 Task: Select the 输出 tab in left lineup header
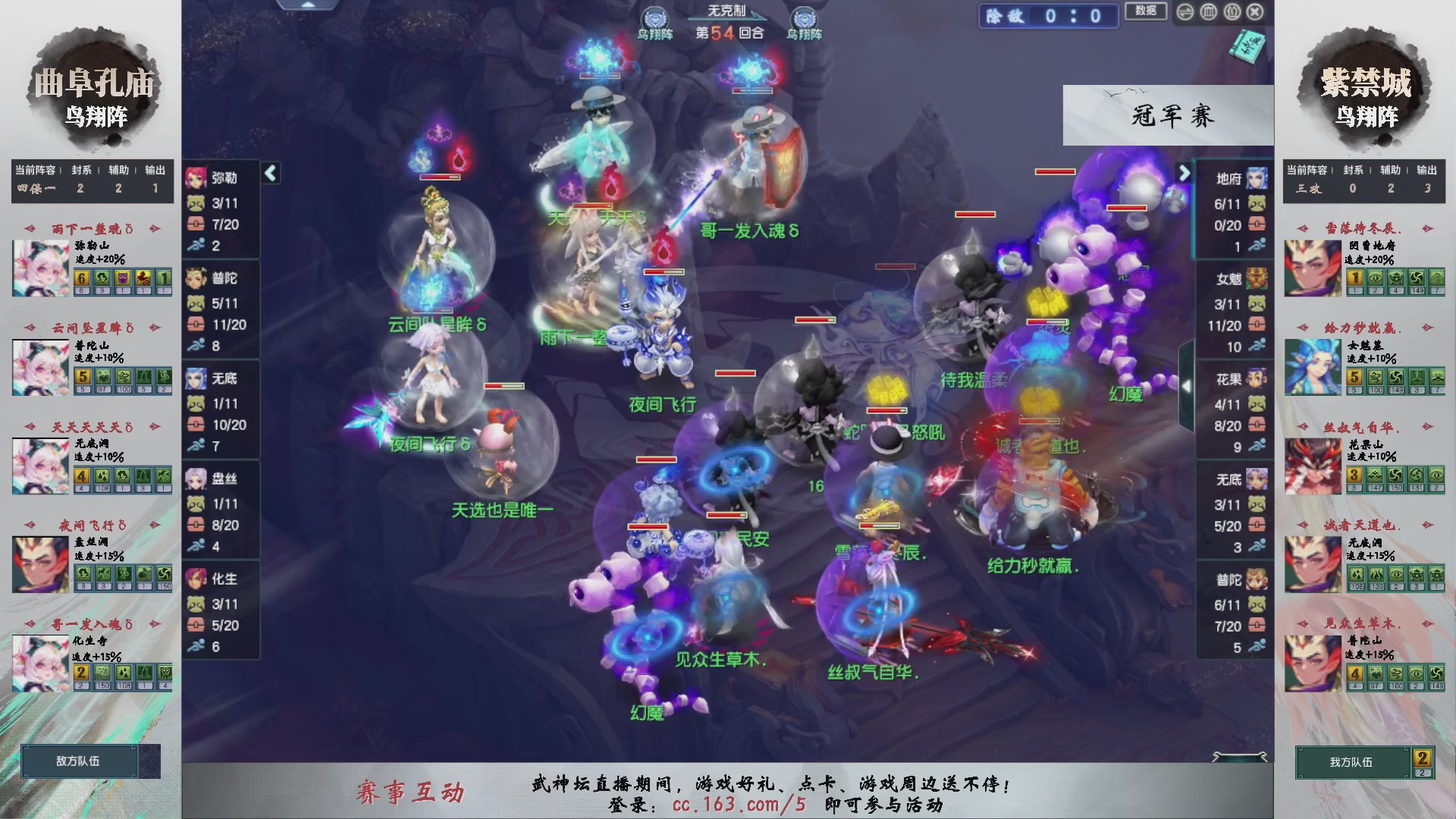coord(155,171)
